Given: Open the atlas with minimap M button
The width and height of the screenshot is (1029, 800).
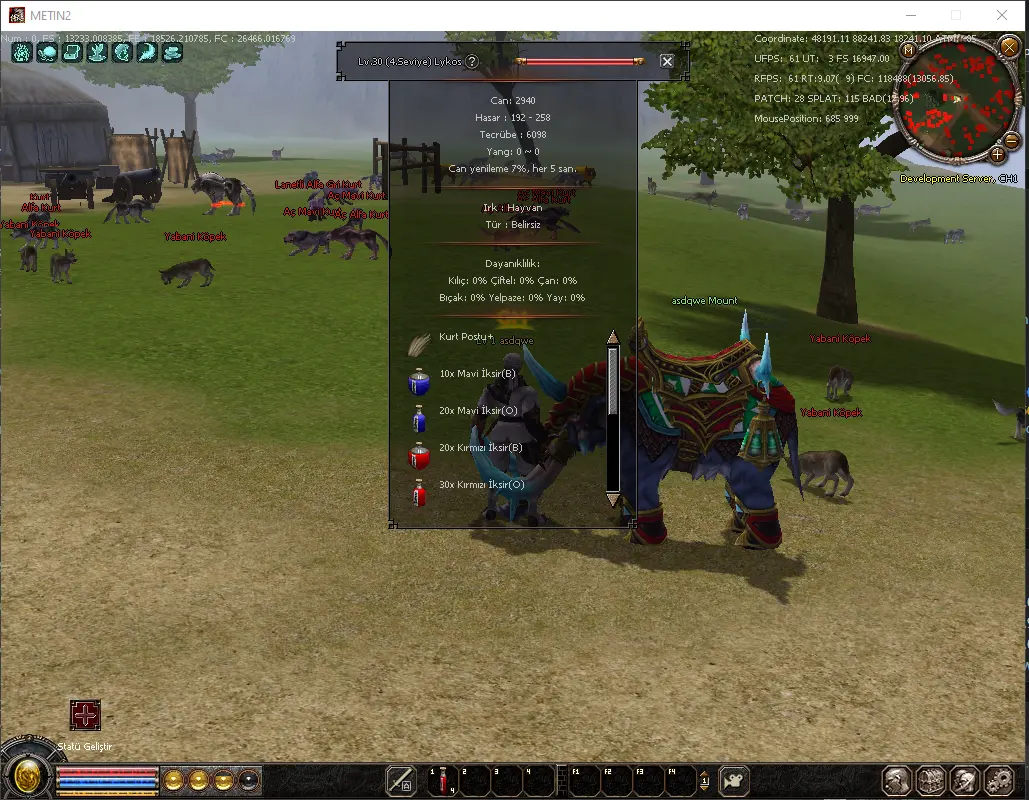Looking at the screenshot, I should click(x=908, y=49).
